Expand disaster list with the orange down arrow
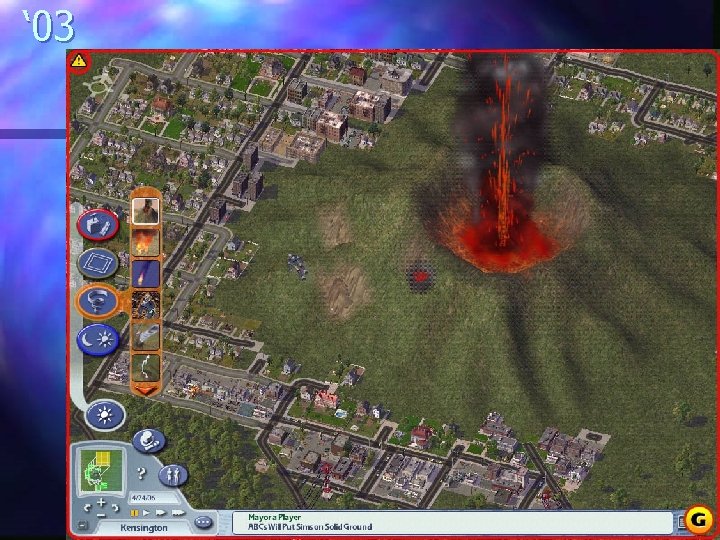 [145, 390]
